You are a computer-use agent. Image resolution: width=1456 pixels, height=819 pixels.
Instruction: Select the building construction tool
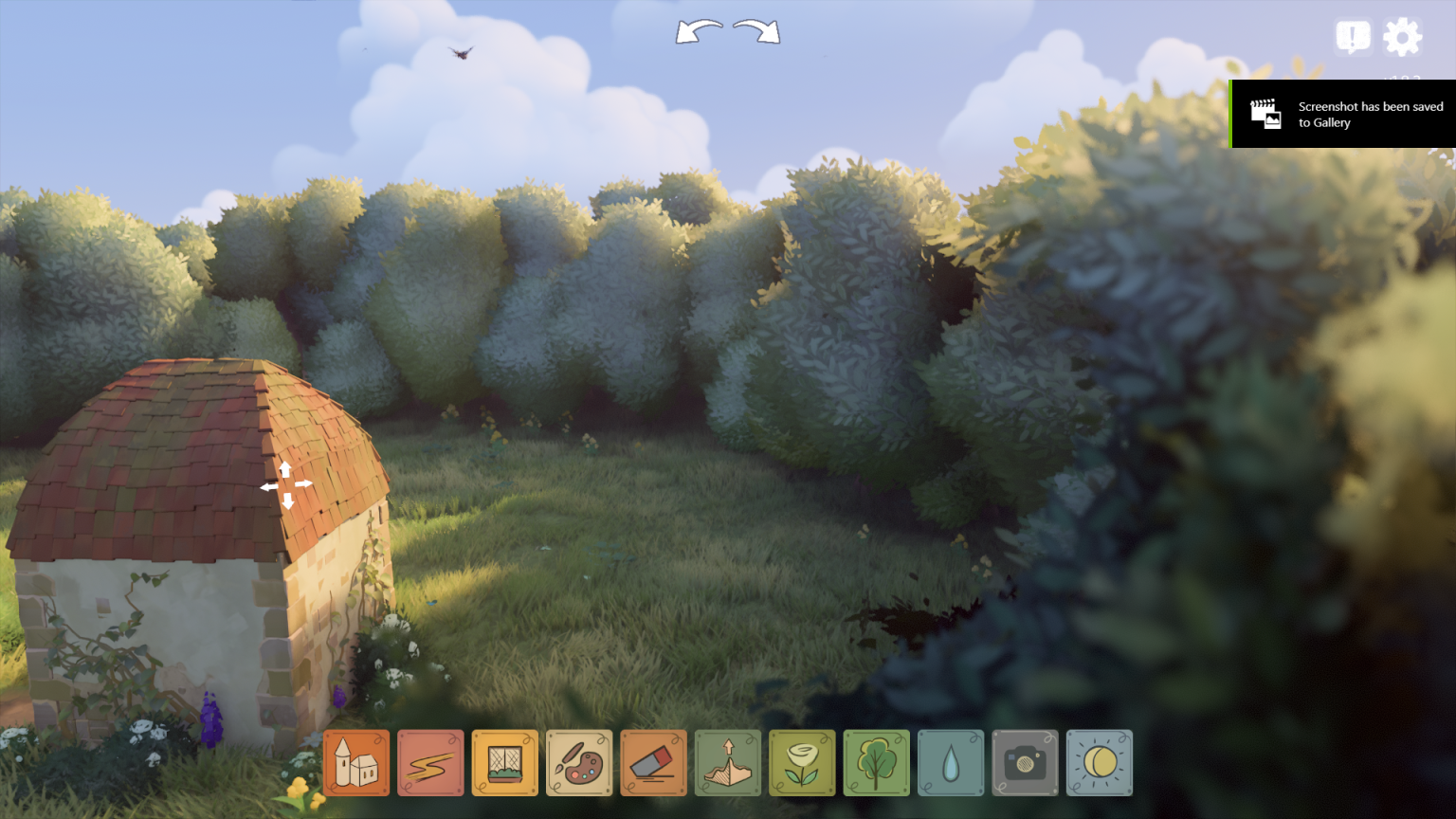point(355,763)
